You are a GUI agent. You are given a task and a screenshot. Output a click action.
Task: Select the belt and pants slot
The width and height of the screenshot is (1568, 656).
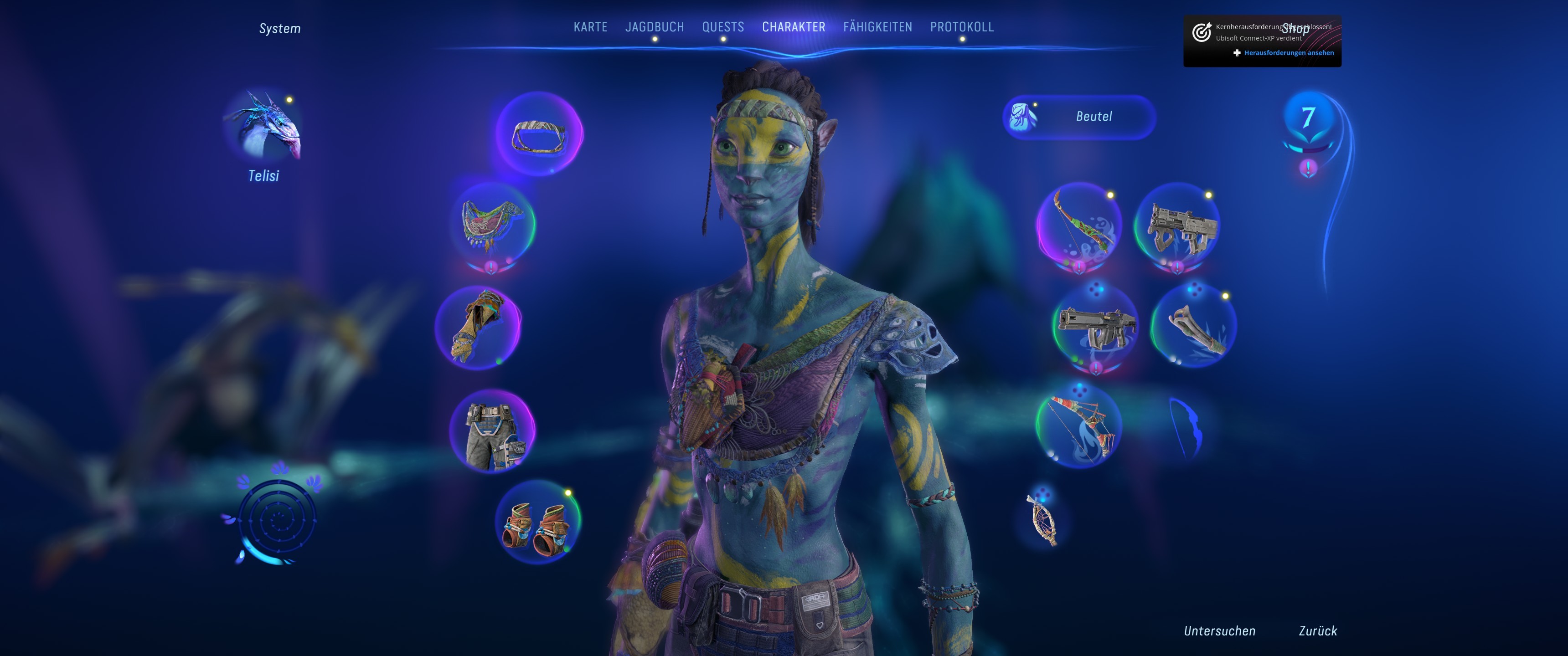(x=492, y=431)
